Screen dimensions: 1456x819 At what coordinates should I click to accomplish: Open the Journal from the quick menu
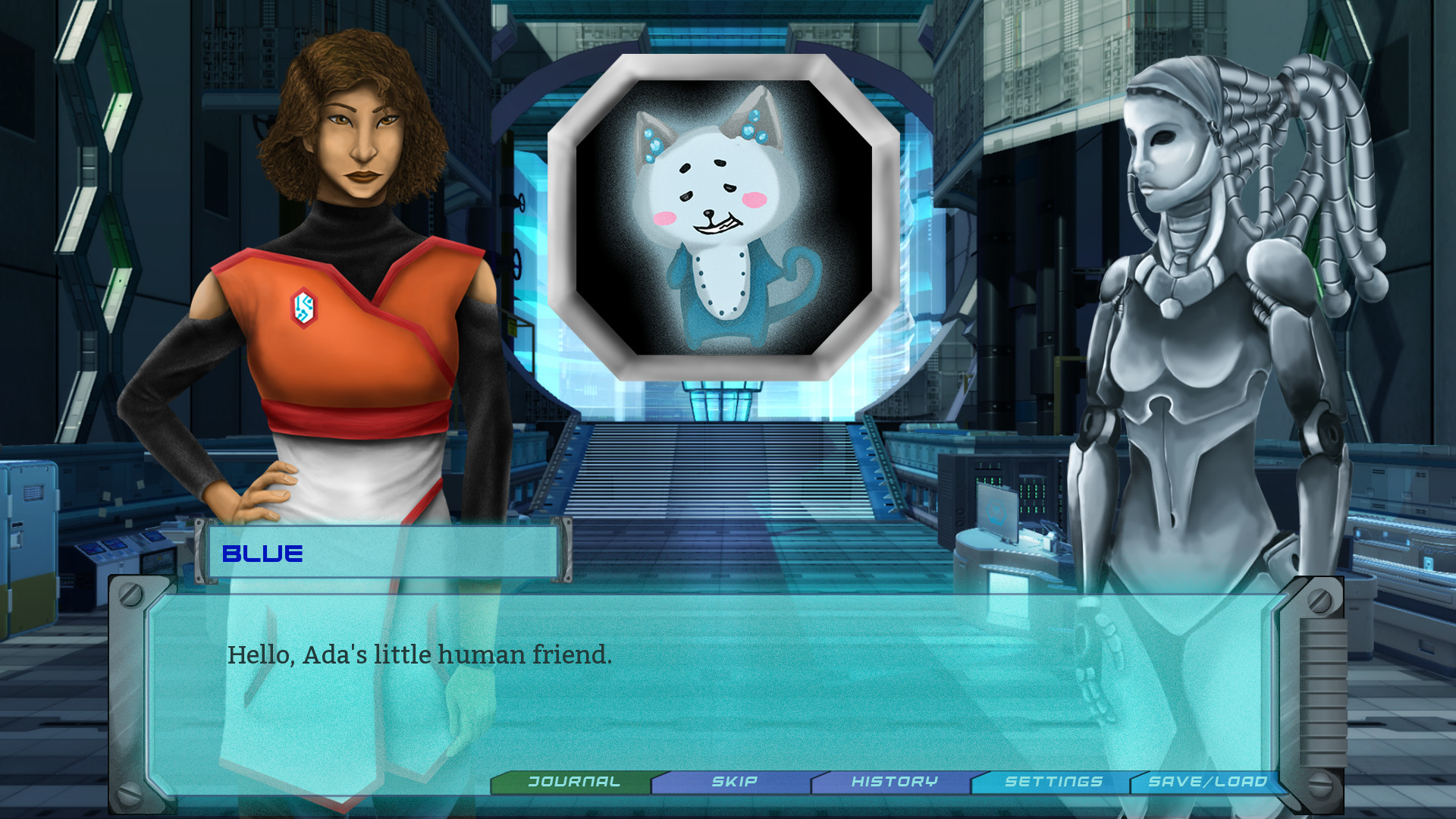coord(574,780)
